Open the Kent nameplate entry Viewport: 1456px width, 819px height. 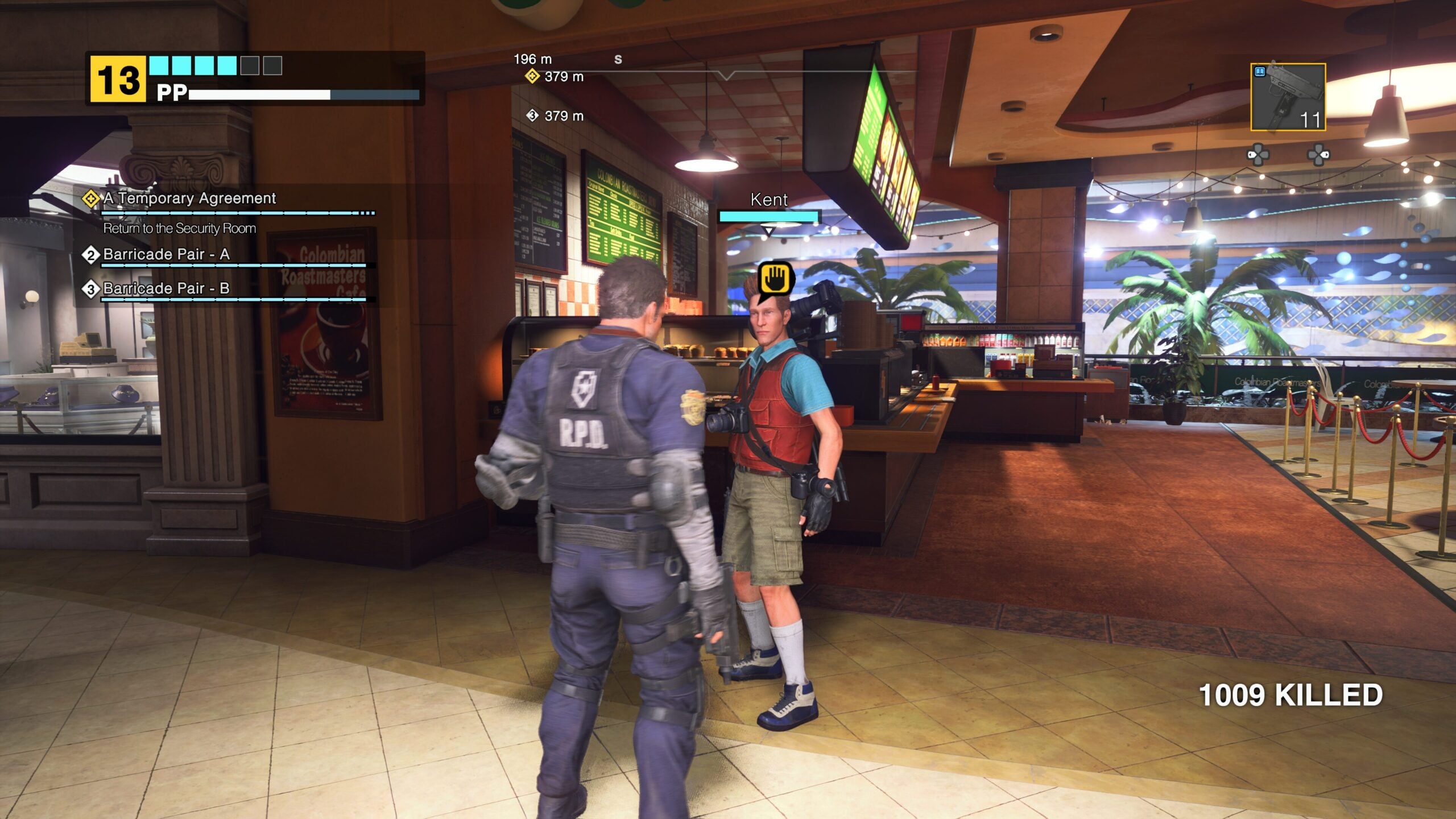point(769,200)
